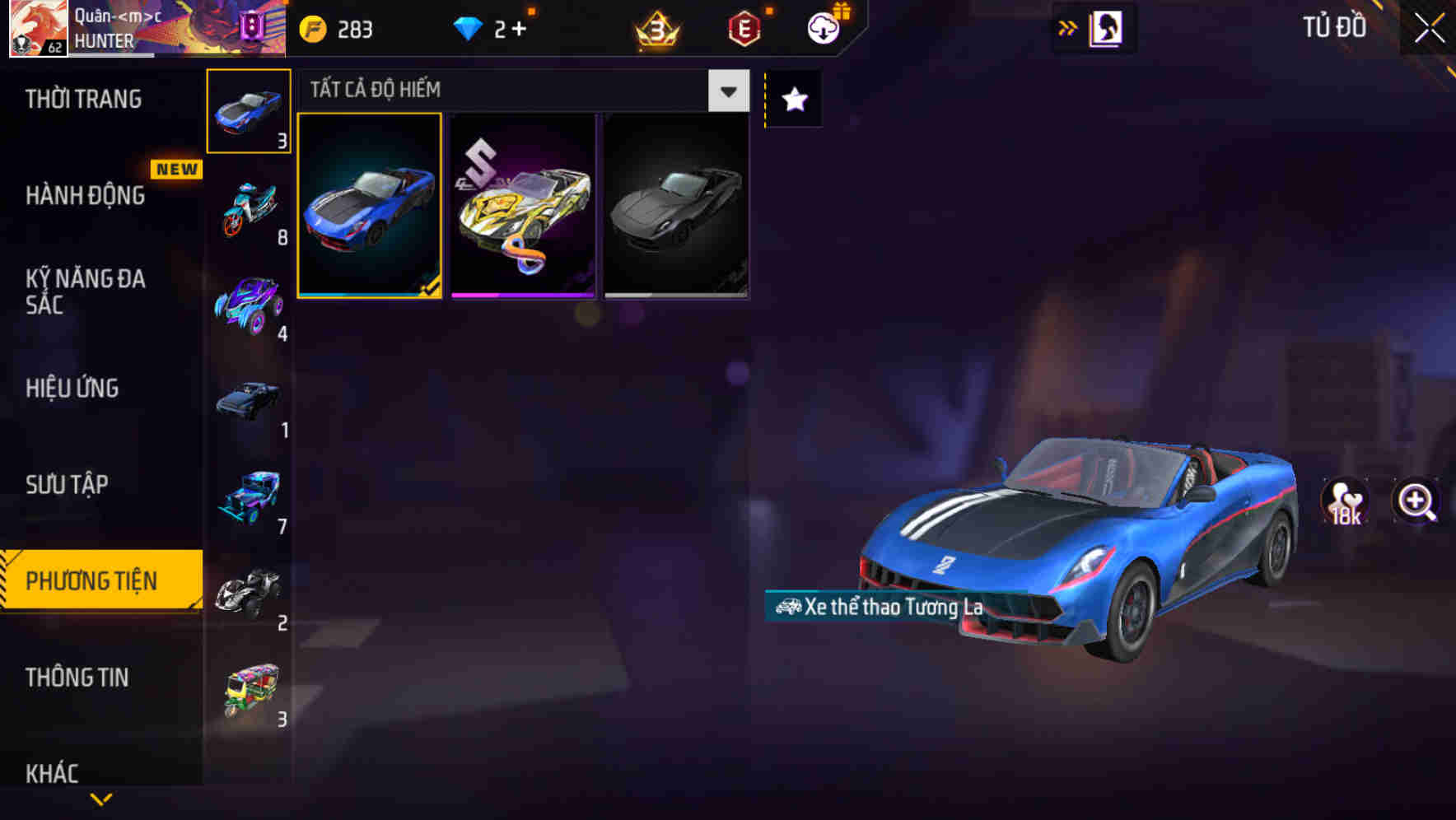1456x820 pixels.
Task: Select the yellow sports car skin
Action: (x=522, y=207)
